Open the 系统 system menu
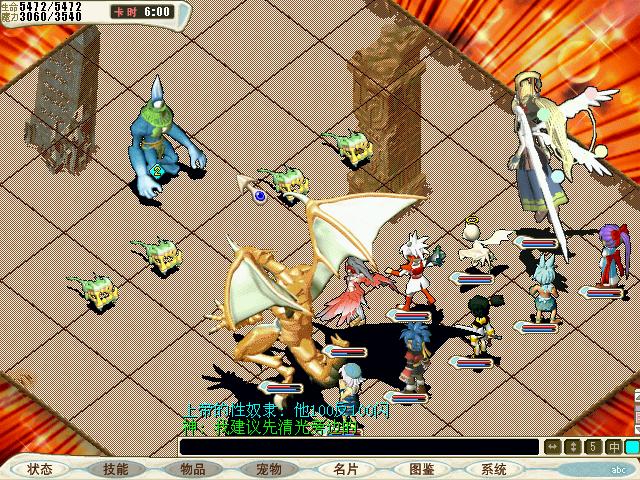 [x=494, y=468]
